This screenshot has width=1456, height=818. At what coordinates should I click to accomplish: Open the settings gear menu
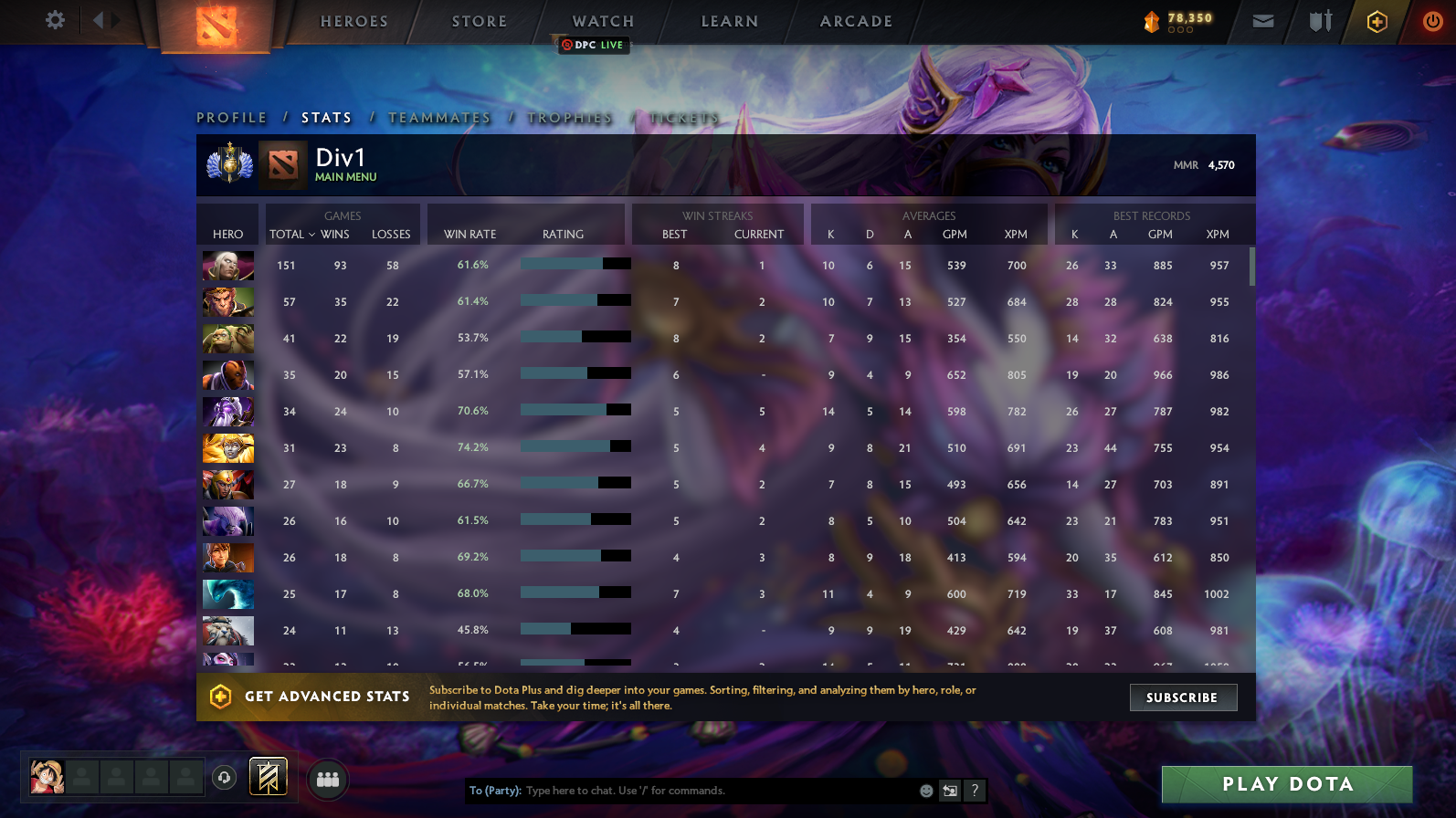(54, 21)
